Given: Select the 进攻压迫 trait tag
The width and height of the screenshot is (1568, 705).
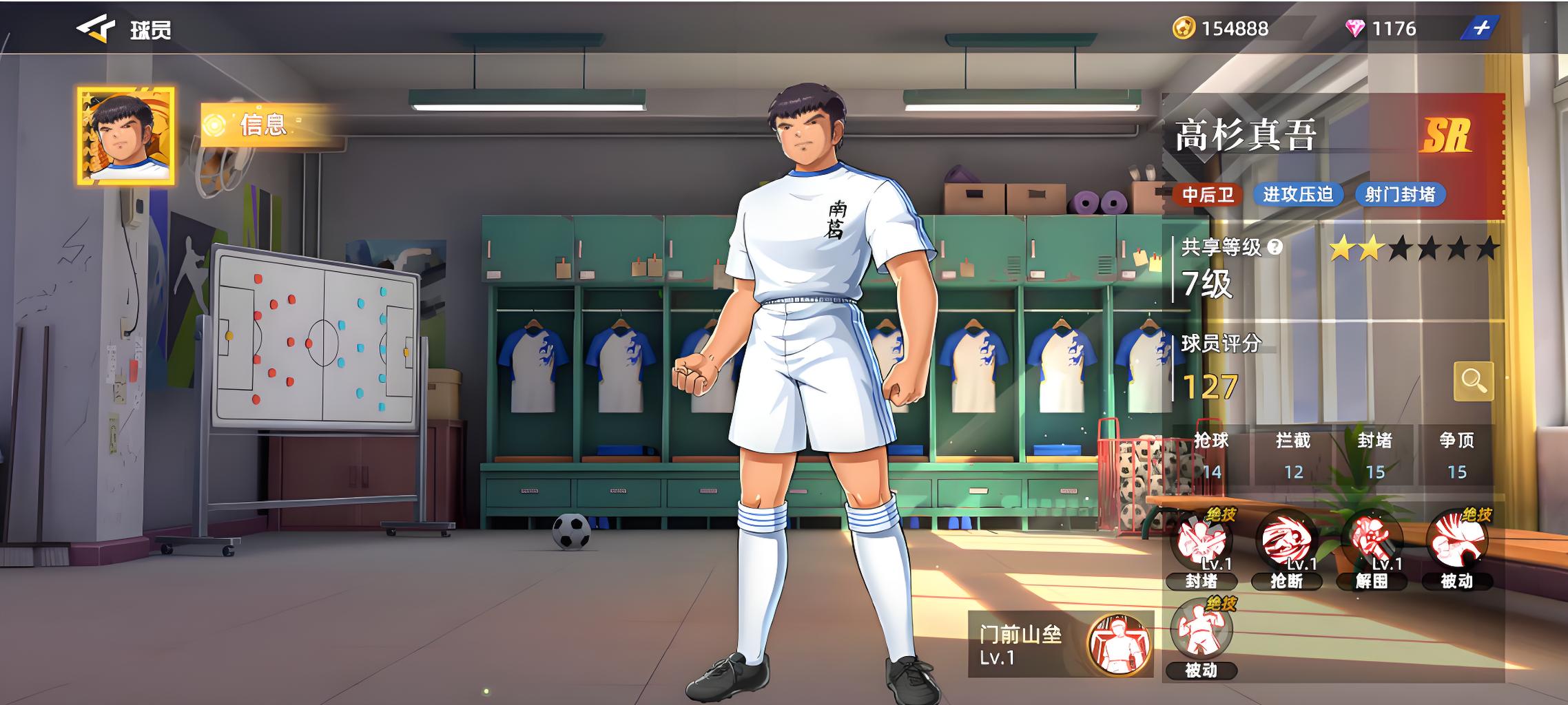Looking at the screenshot, I should (1298, 195).
